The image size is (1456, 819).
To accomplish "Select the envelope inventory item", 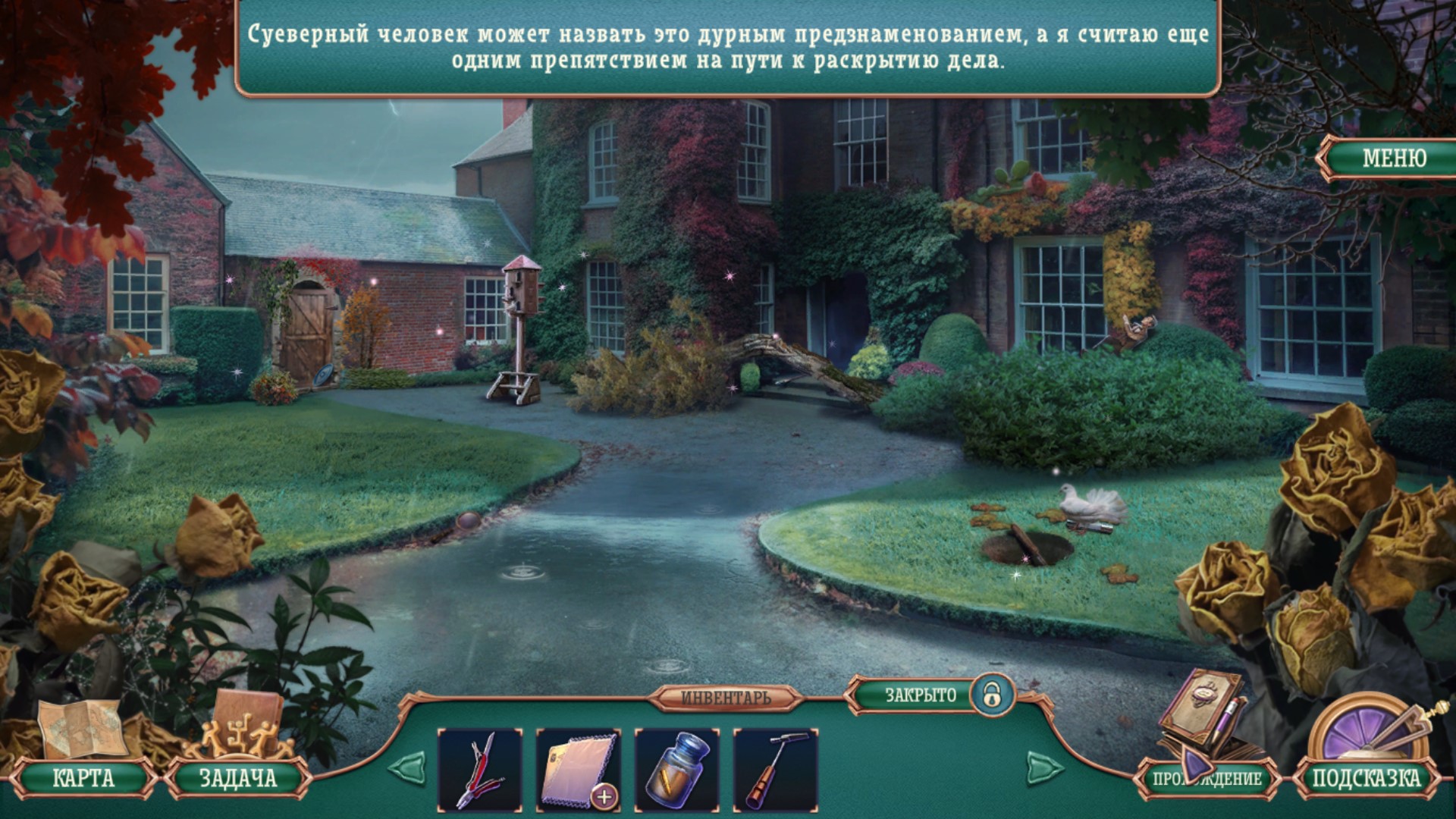I will click(x=579, y=770).
